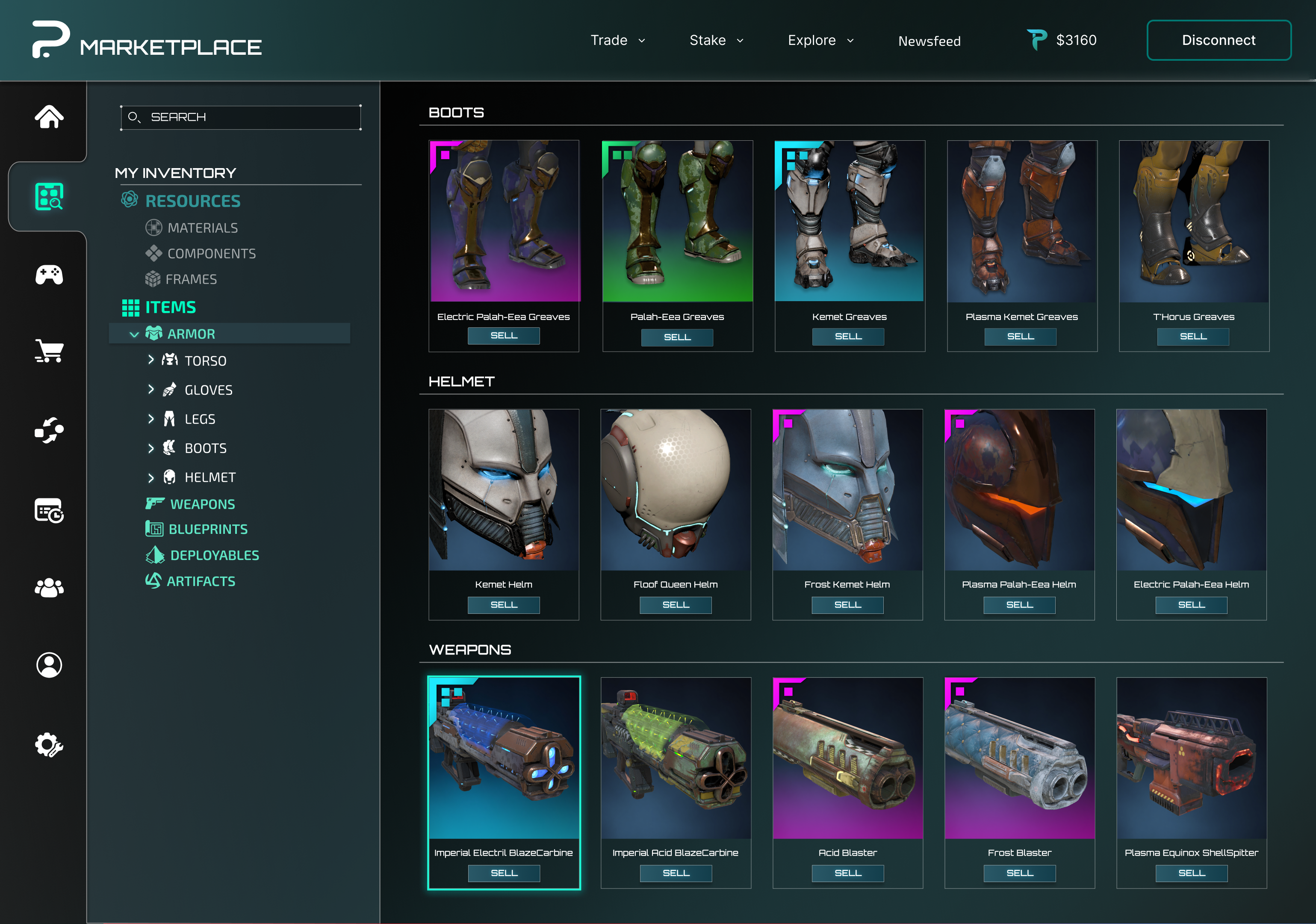This screenshot has width=1316, height=924.
Task: Open the Explore dropdown
Action: (x=820, y=40)
